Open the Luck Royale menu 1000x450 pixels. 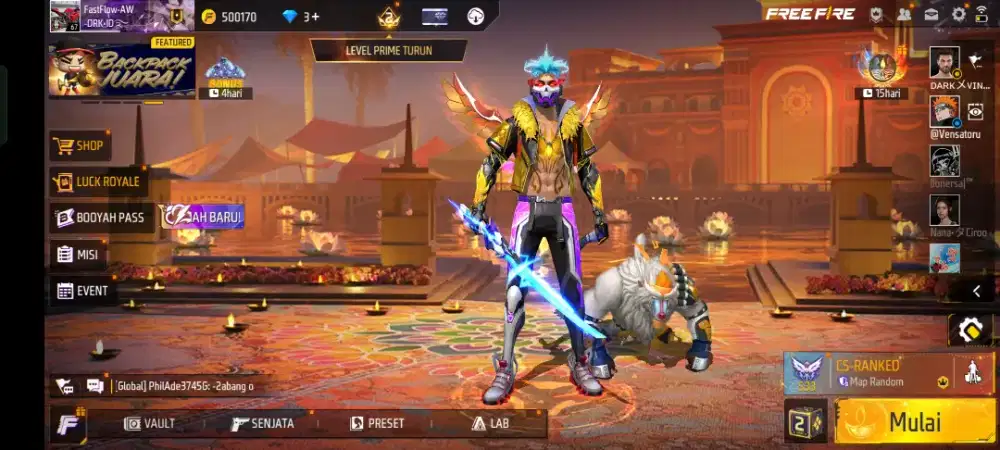tap(98, 182)
